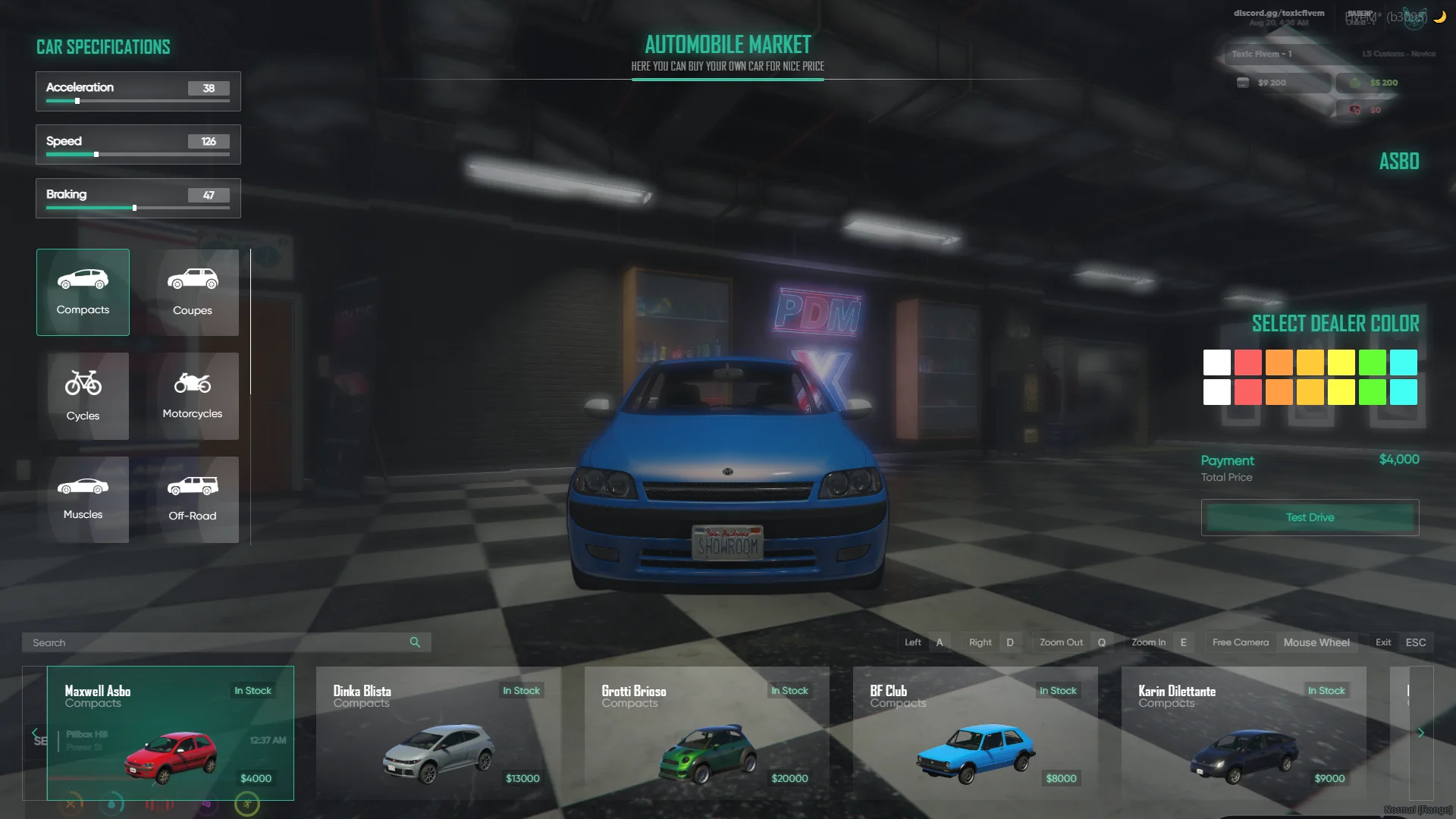Show the Muscles car category
The width and height of the screenshot is (1456, 819).
point(83,499)
